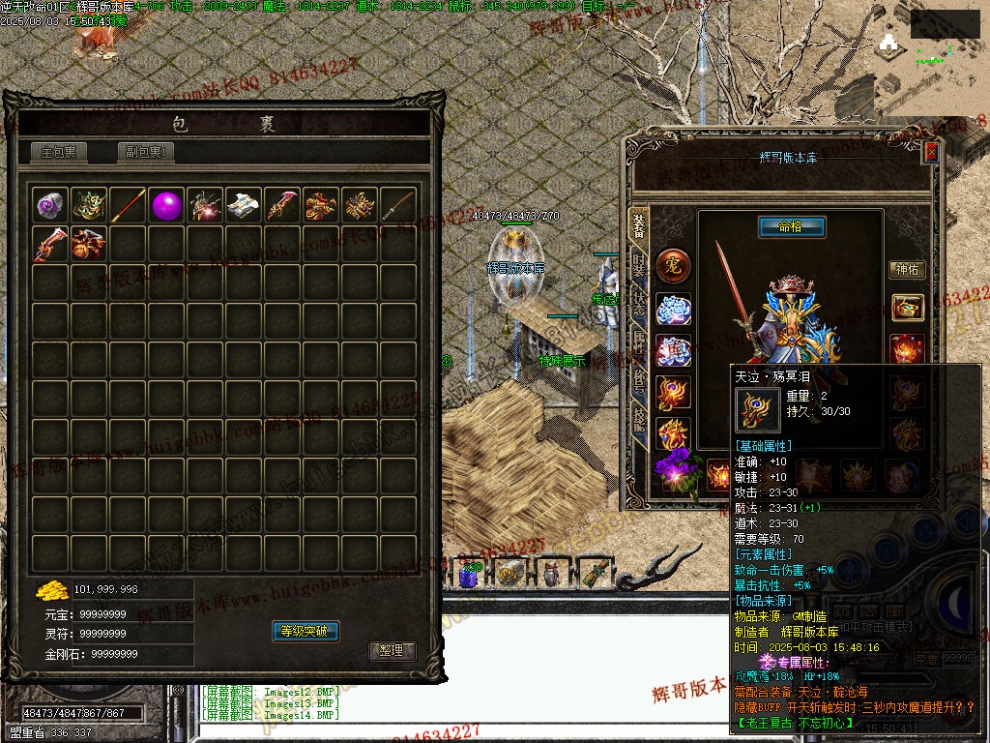Show the 属性 attributes tab
This screenshot has width=990, height=743.
tap(639, 345)
